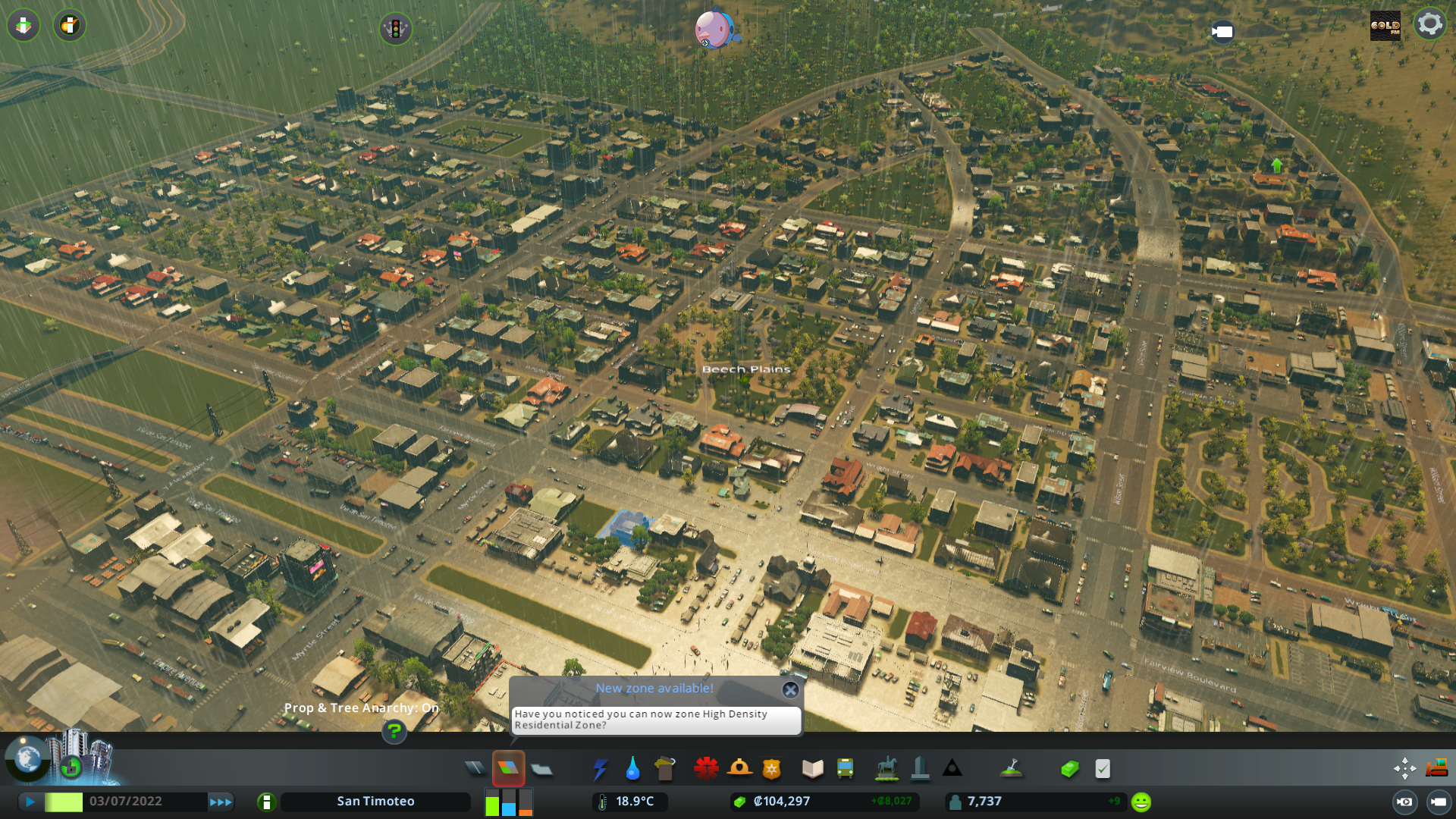Open the Districts and Areas tool
Image resolution: width=1456 pixels, height=819 pixels.
[541, 769]
